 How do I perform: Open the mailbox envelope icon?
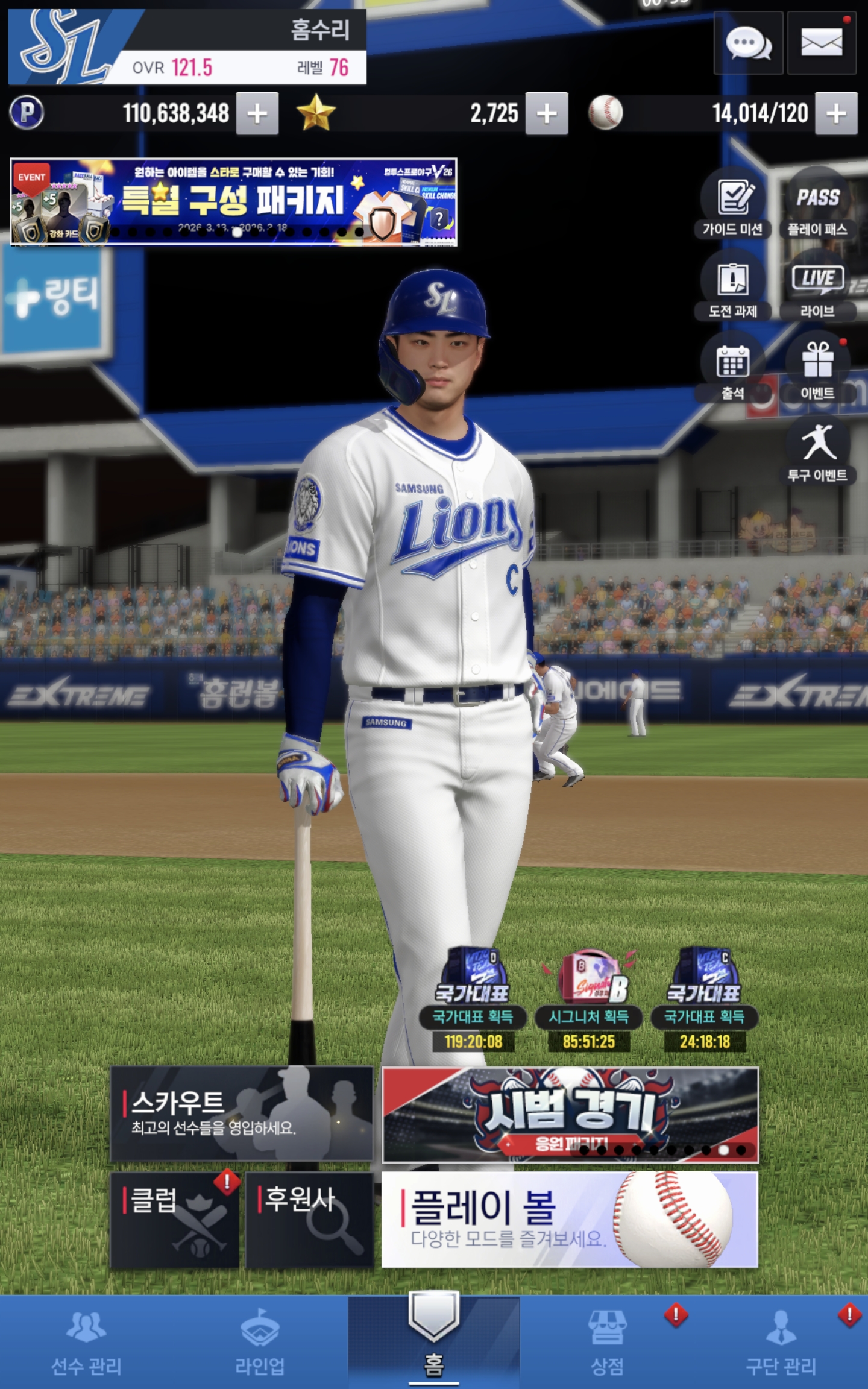coord(821,43)
